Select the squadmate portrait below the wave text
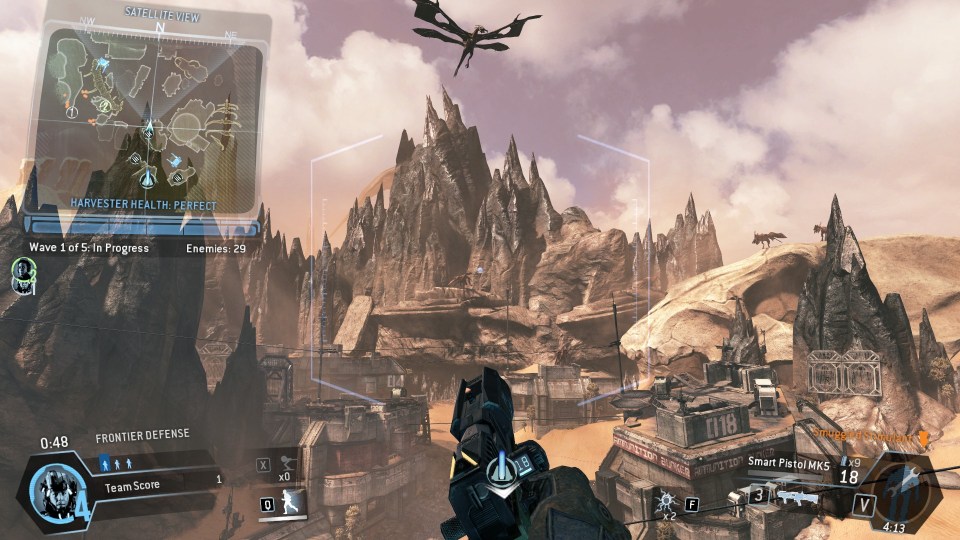This screenshot has width=960, height=540. coord(24,272)
